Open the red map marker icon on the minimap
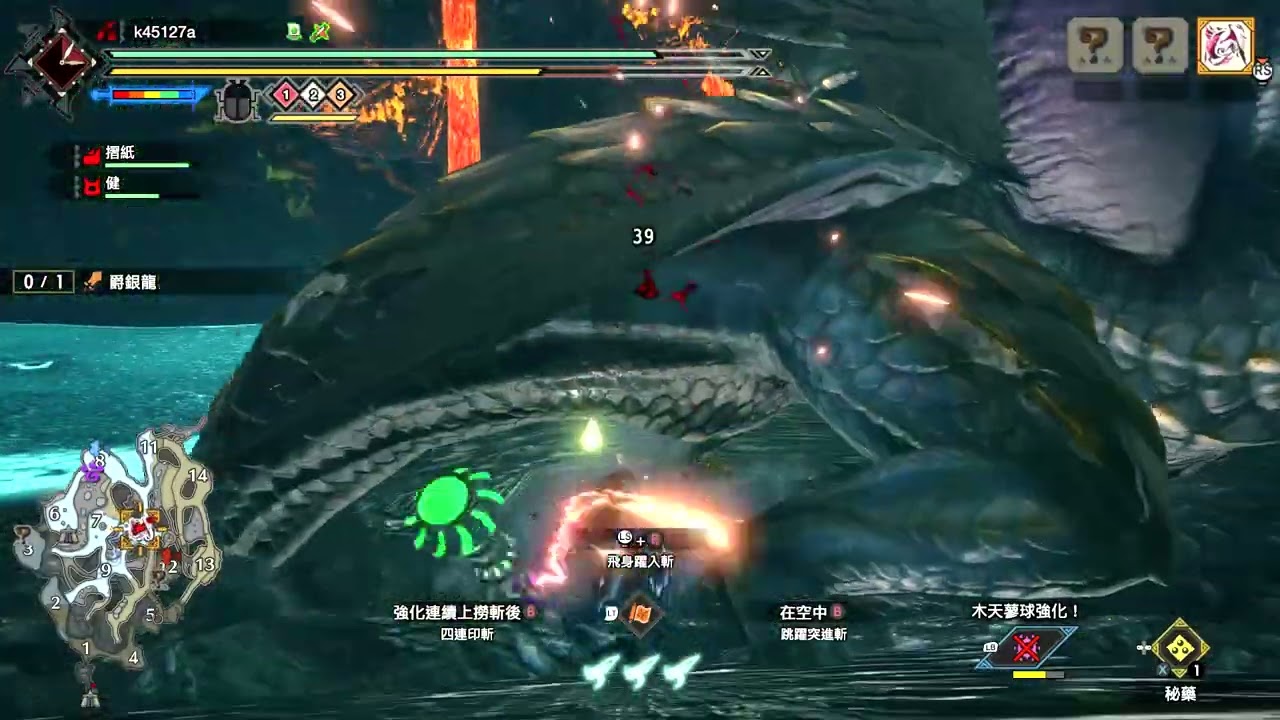Screen dimensions: 1280x720 [138, 528]
